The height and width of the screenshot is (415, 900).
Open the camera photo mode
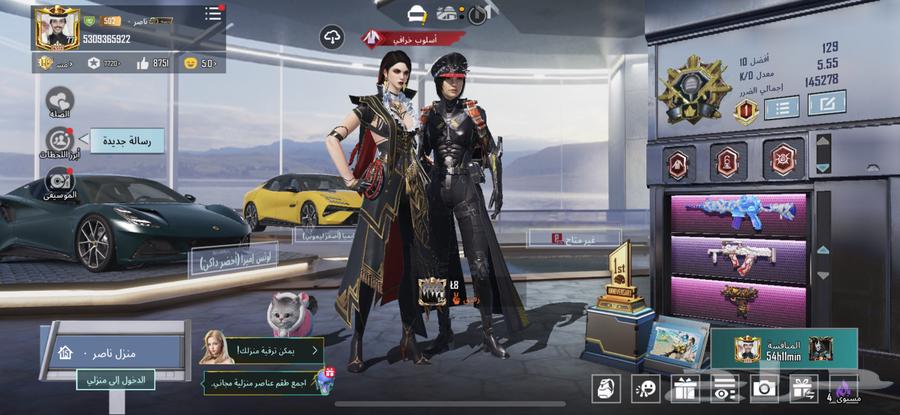(765, 388)
